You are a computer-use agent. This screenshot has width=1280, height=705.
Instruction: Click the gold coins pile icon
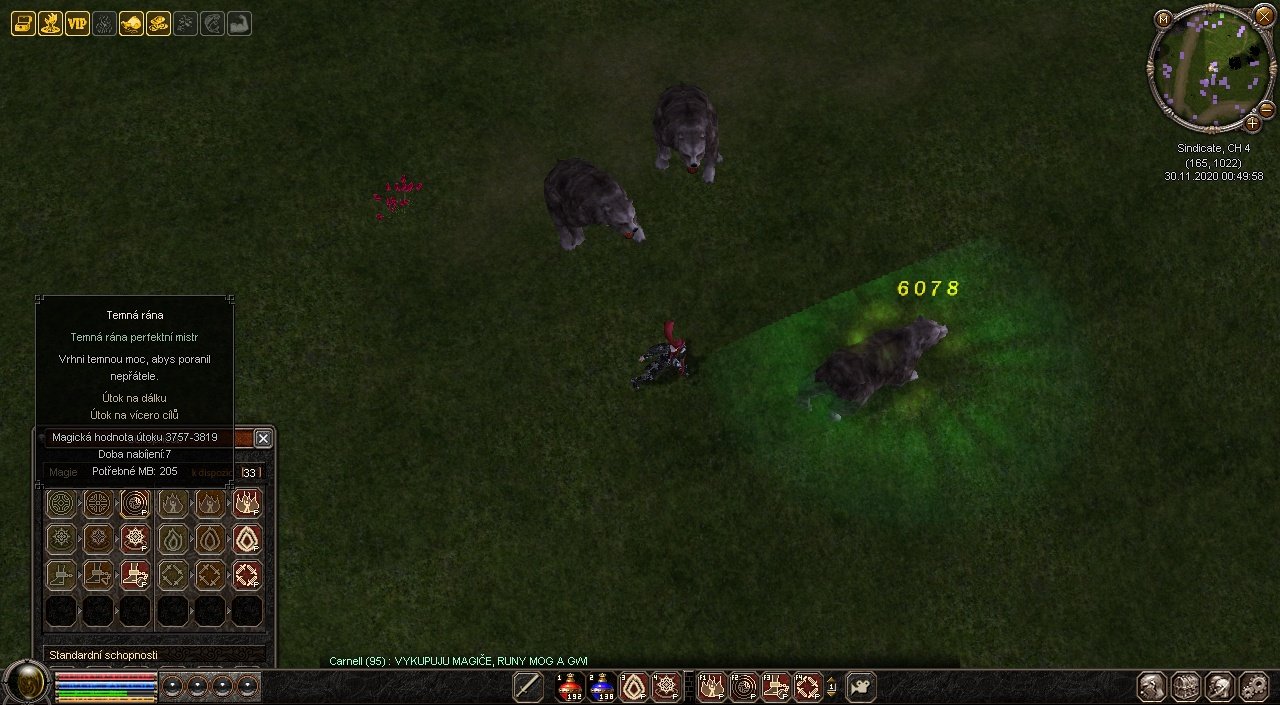pos(158,24)
